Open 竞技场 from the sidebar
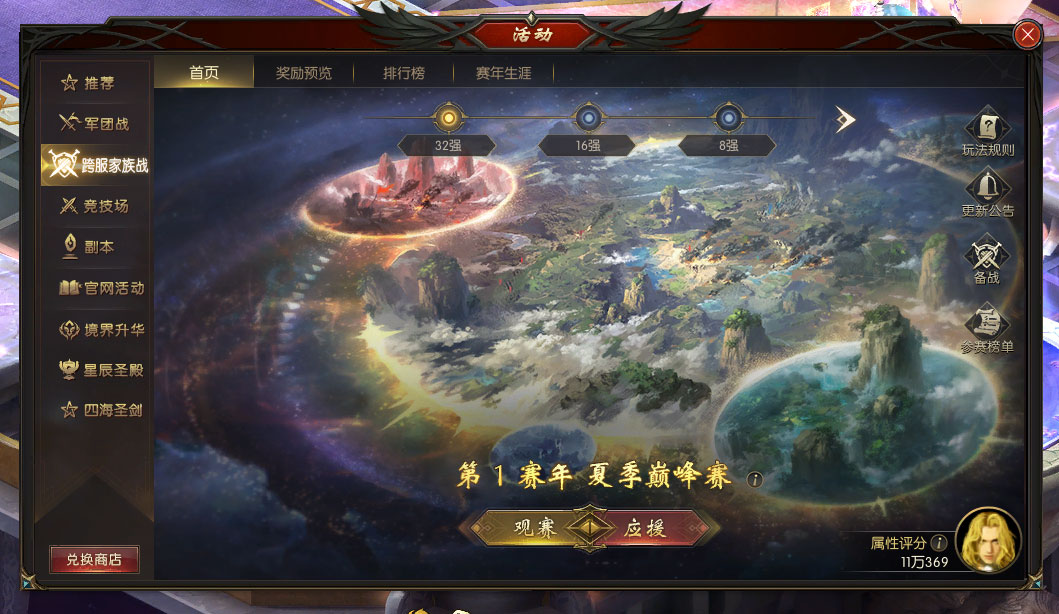Viewport: 1059px width, 614px height. 96,206
